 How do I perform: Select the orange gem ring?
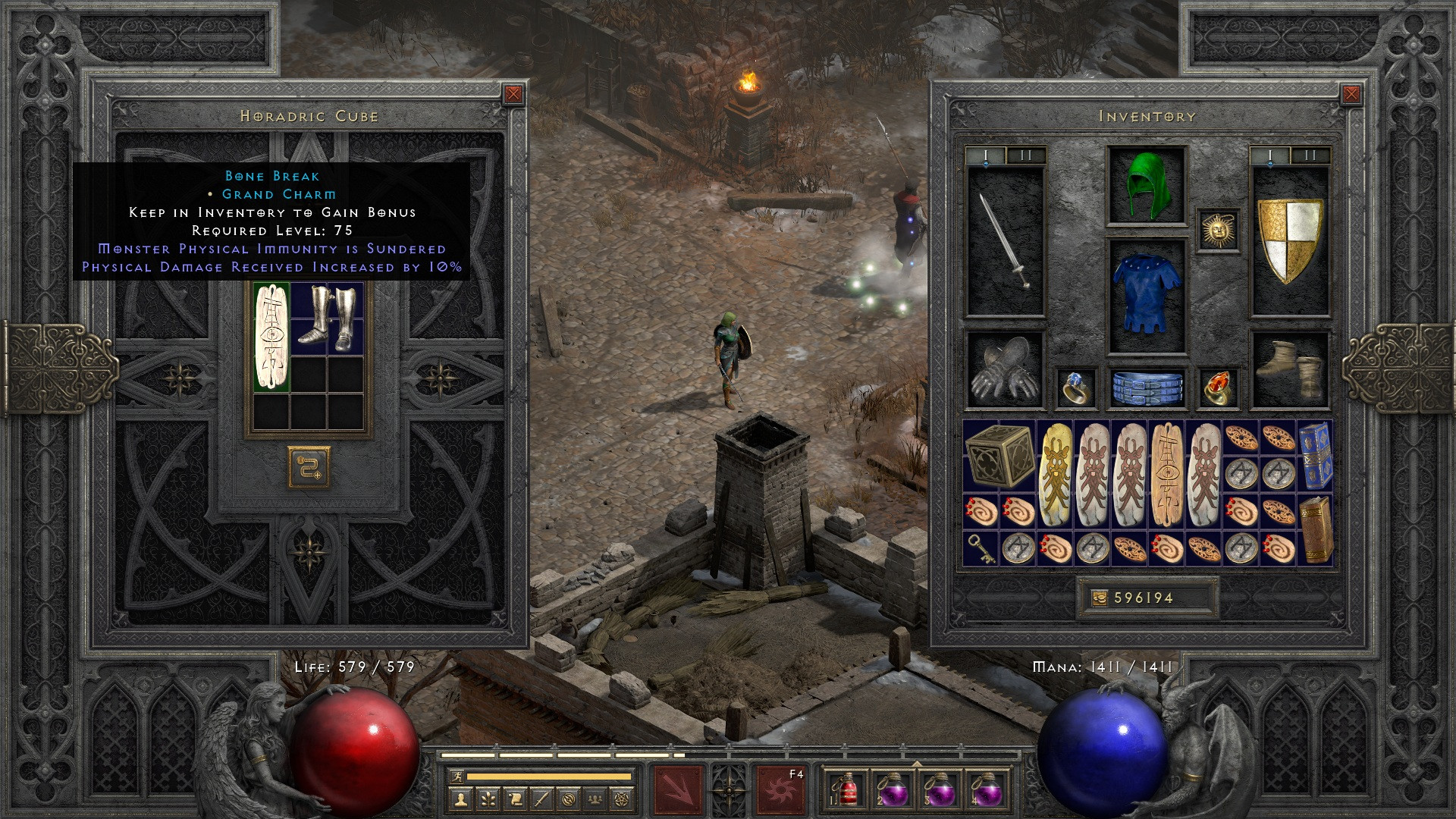pos(1218,388)
